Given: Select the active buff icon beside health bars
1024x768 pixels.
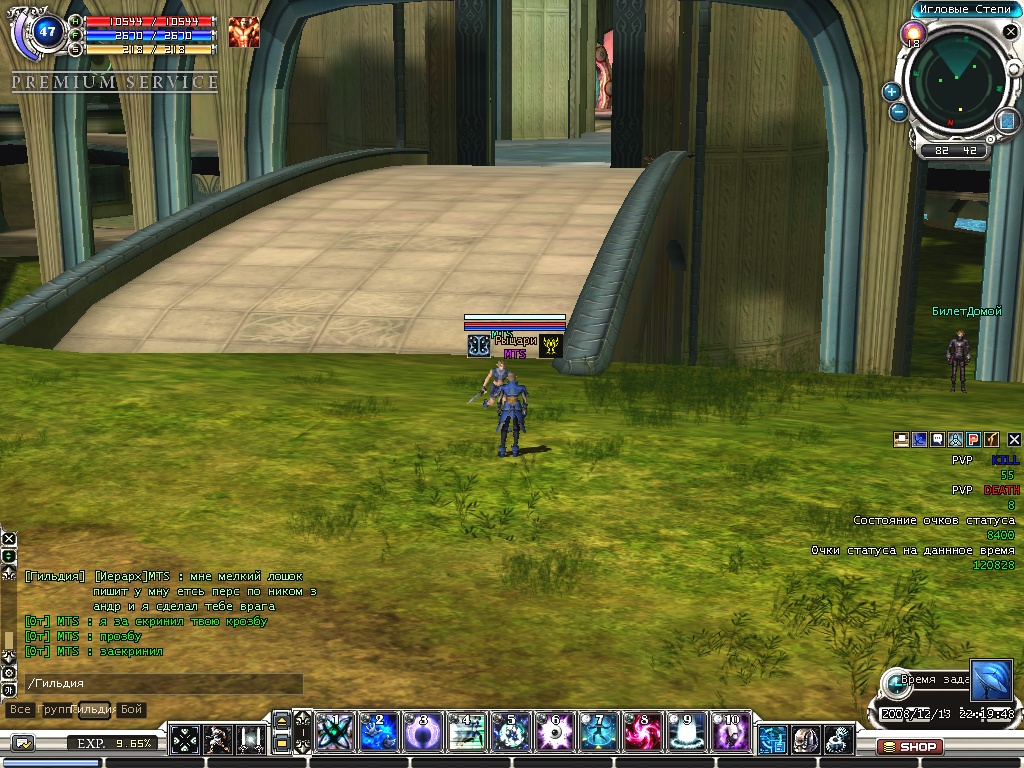Looking at the screenshot, I should tap(243, 32).
